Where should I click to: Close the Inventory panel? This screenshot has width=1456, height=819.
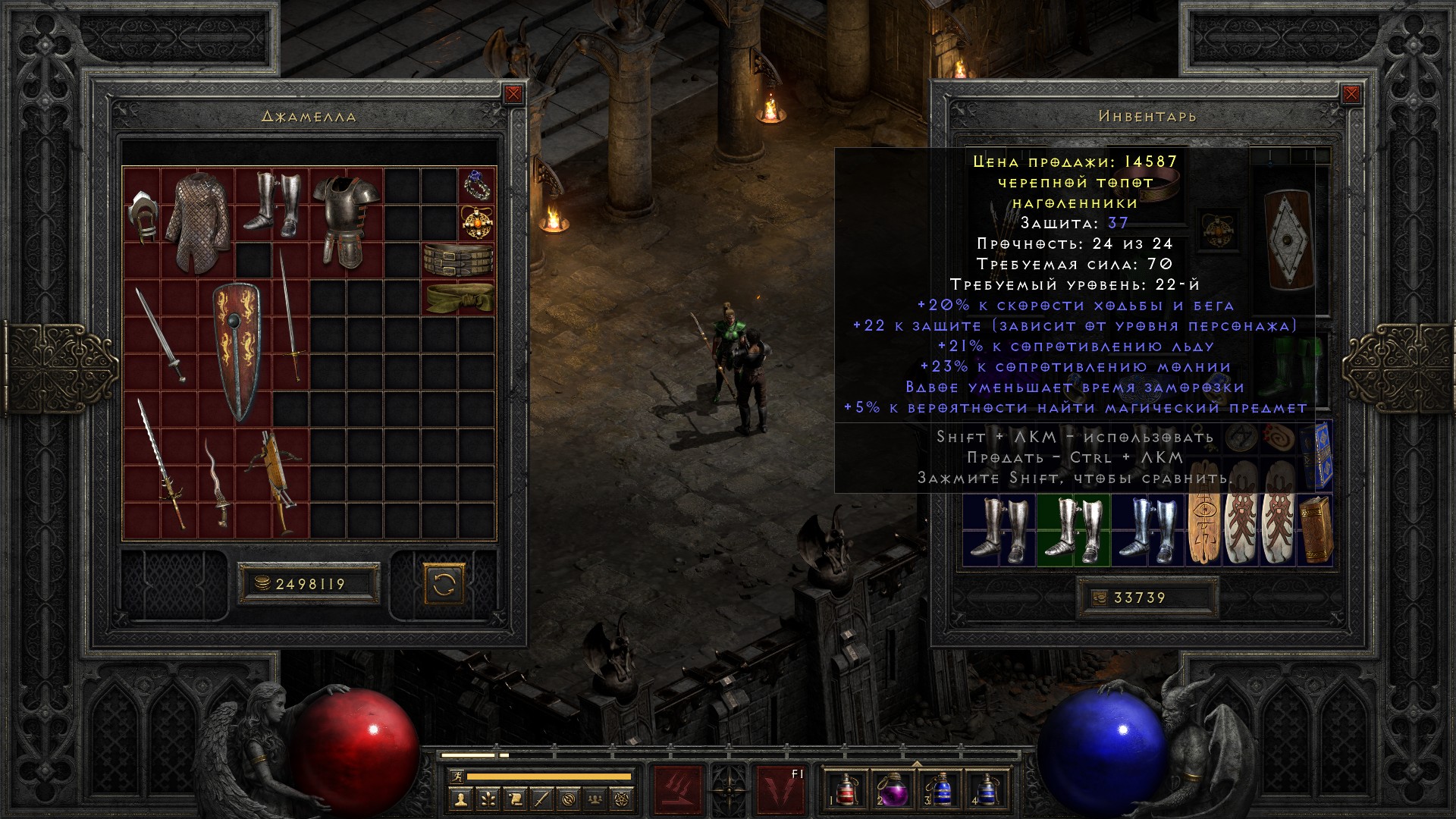(x=1351, y=94)
